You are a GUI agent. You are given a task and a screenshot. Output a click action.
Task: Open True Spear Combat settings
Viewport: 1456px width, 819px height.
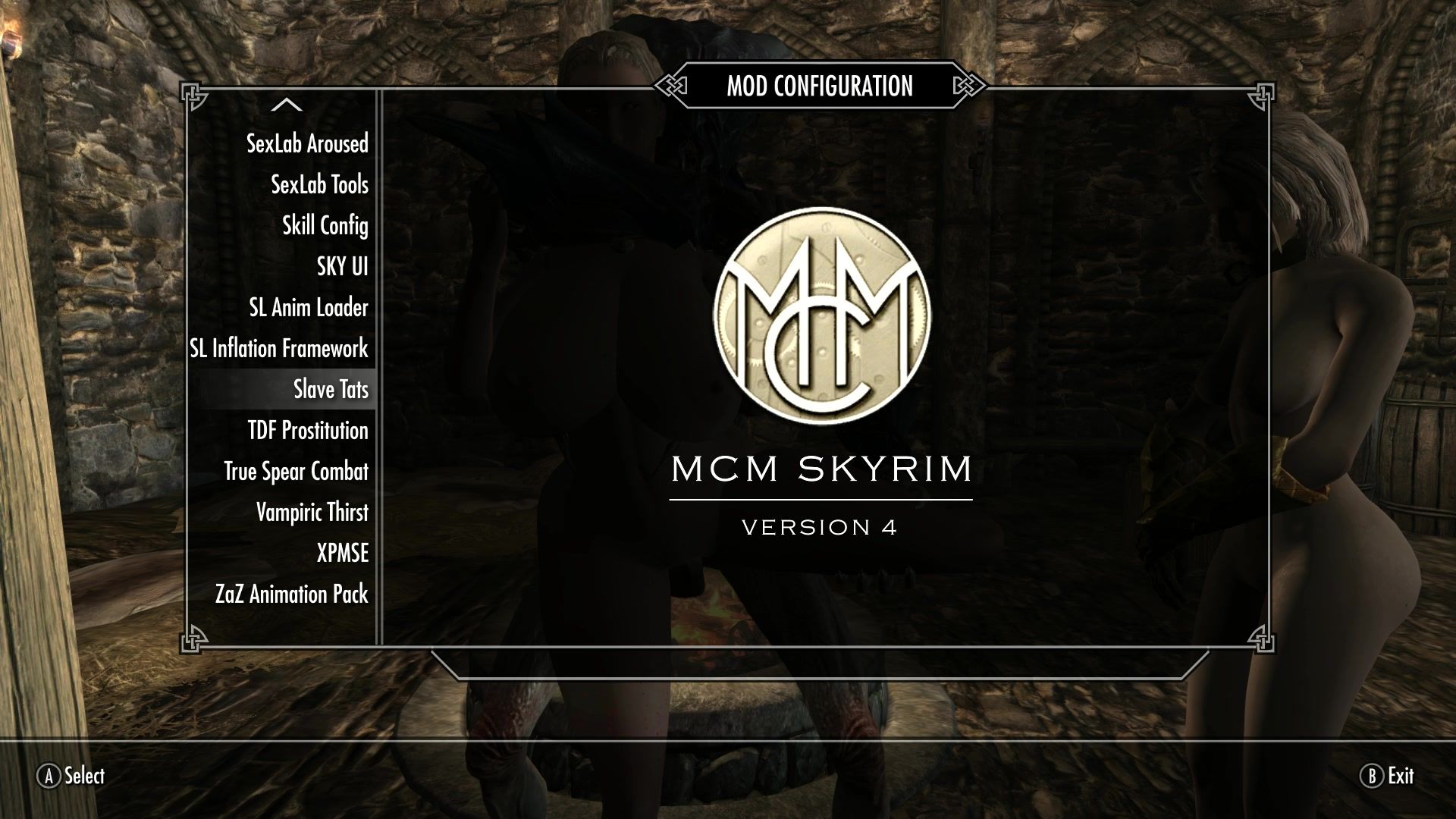(x=296, y=471)
